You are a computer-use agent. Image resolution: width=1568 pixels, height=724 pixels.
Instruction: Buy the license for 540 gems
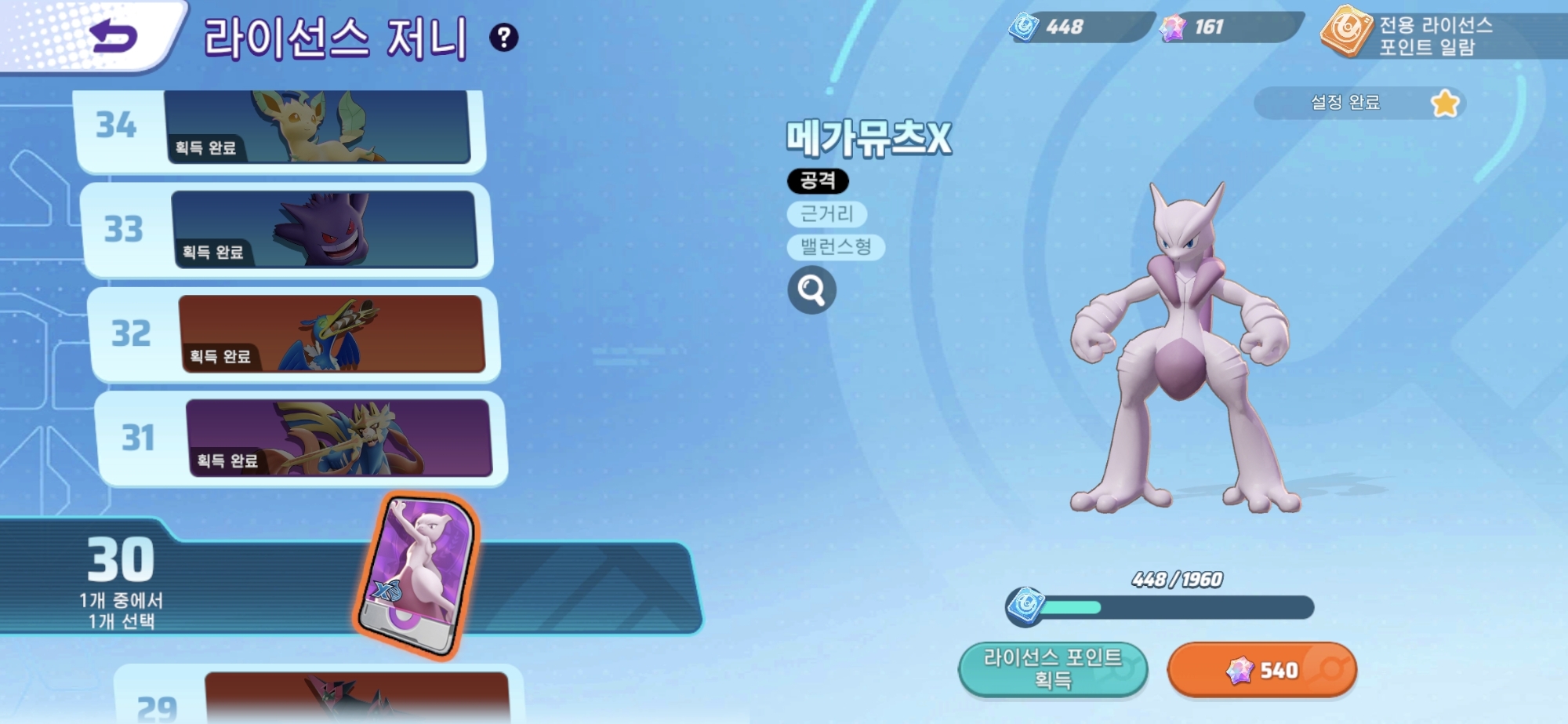pyautogui.click(x=1261, y=670)
